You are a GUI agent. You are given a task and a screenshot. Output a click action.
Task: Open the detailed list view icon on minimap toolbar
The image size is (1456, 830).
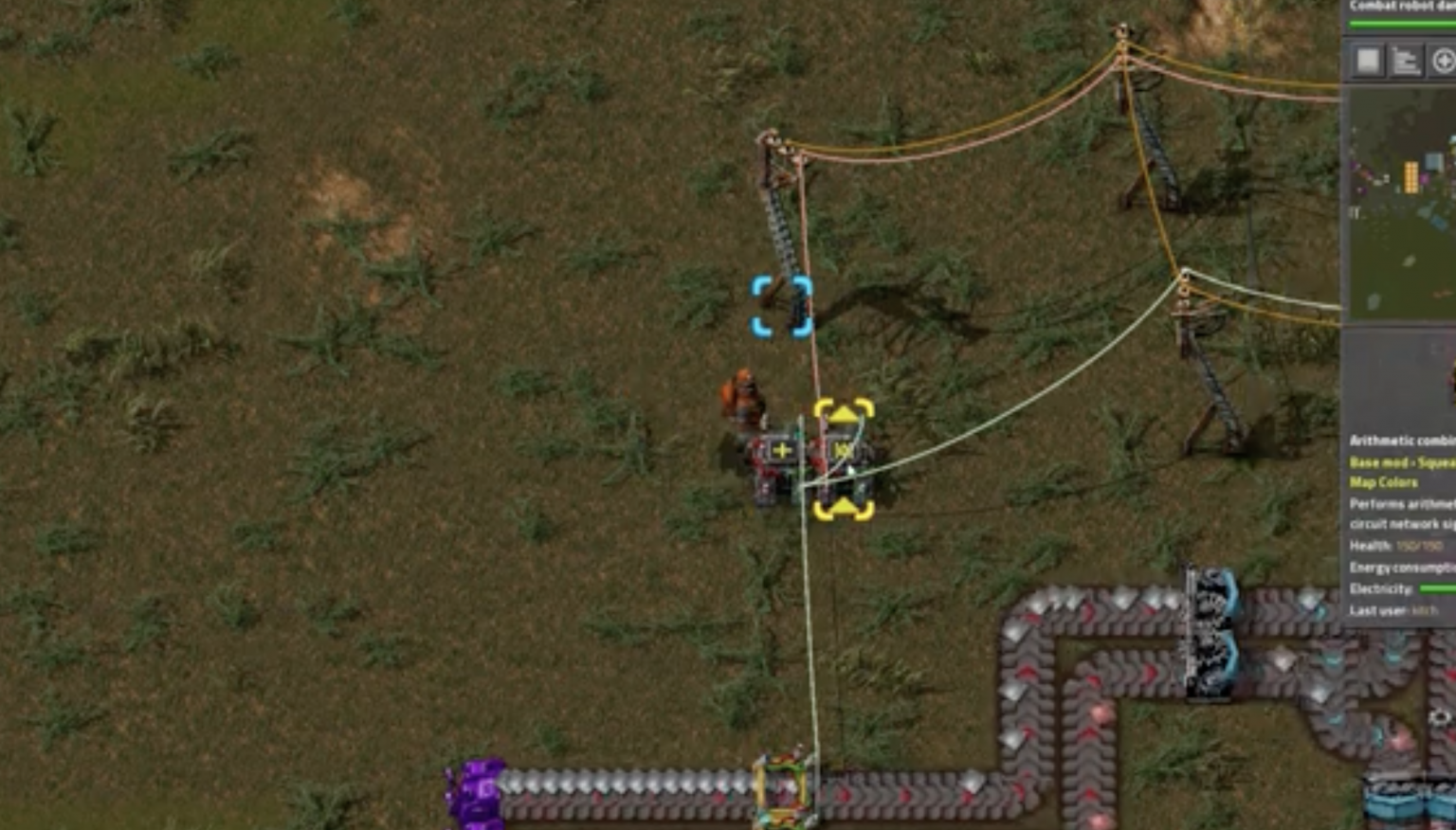pyautogui.click(x=1406, y=63)
